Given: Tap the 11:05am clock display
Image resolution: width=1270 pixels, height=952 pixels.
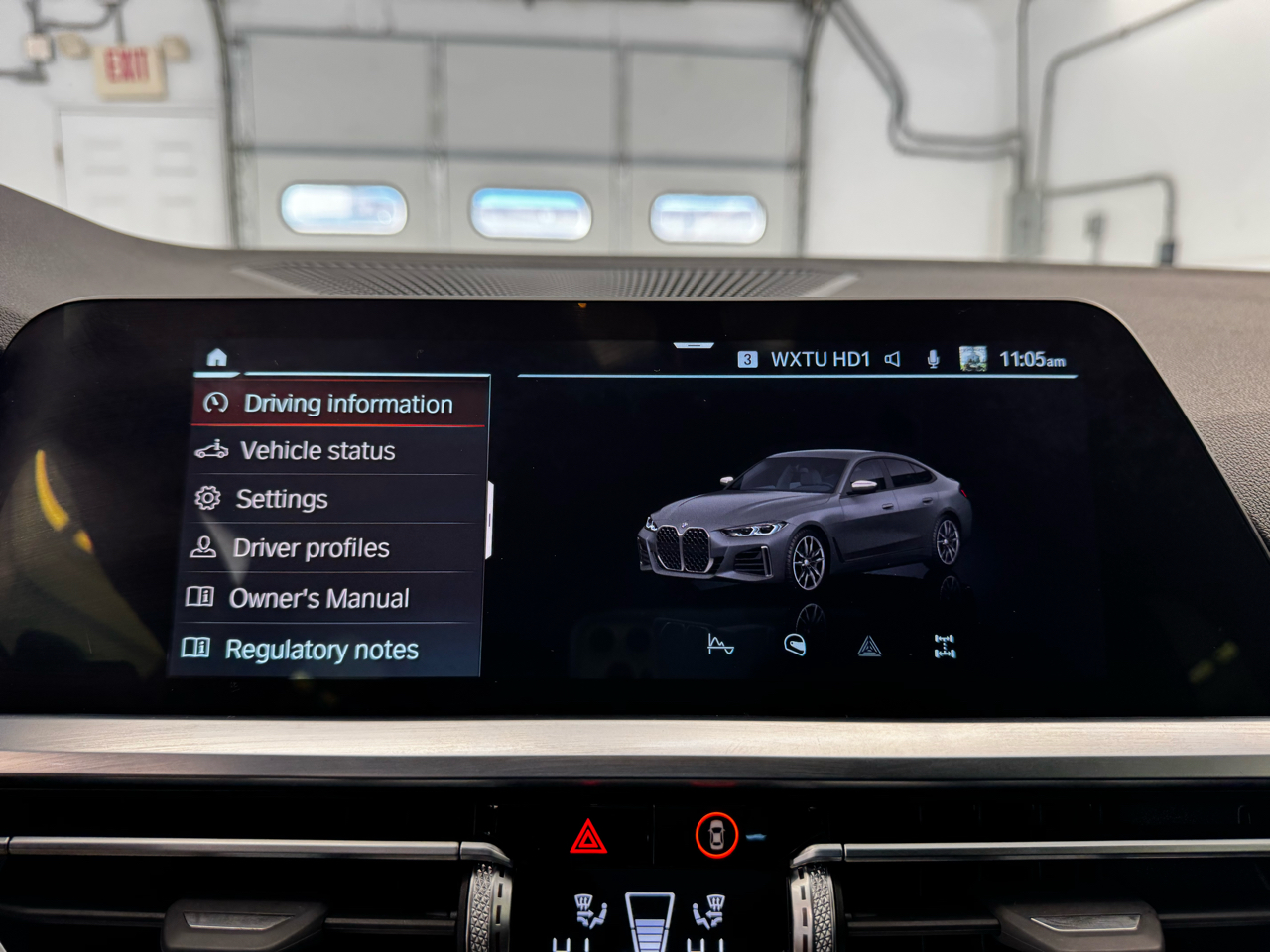Looking at the screenshot, I should click(x=1032, y=359).
